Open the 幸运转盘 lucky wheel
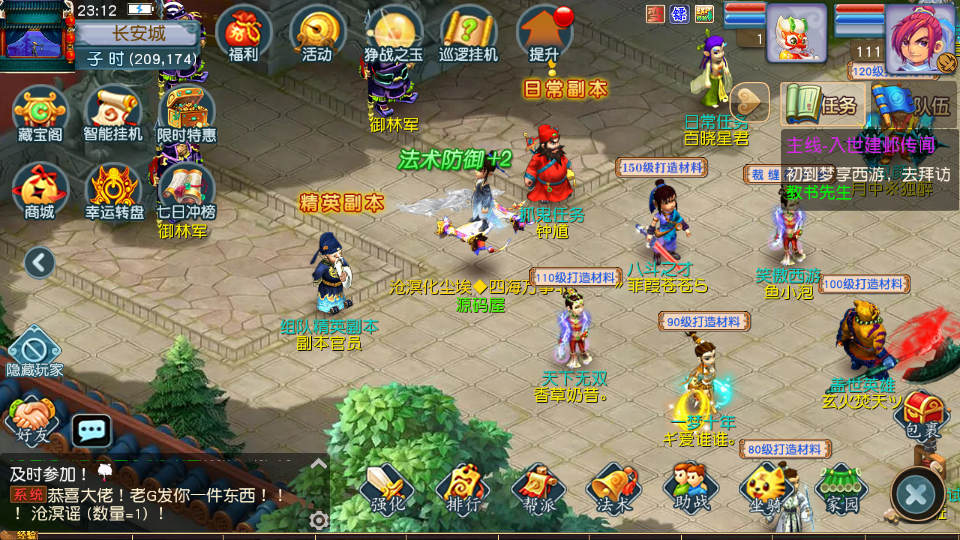This screenshot has height=540, width=960. point(112,189)
